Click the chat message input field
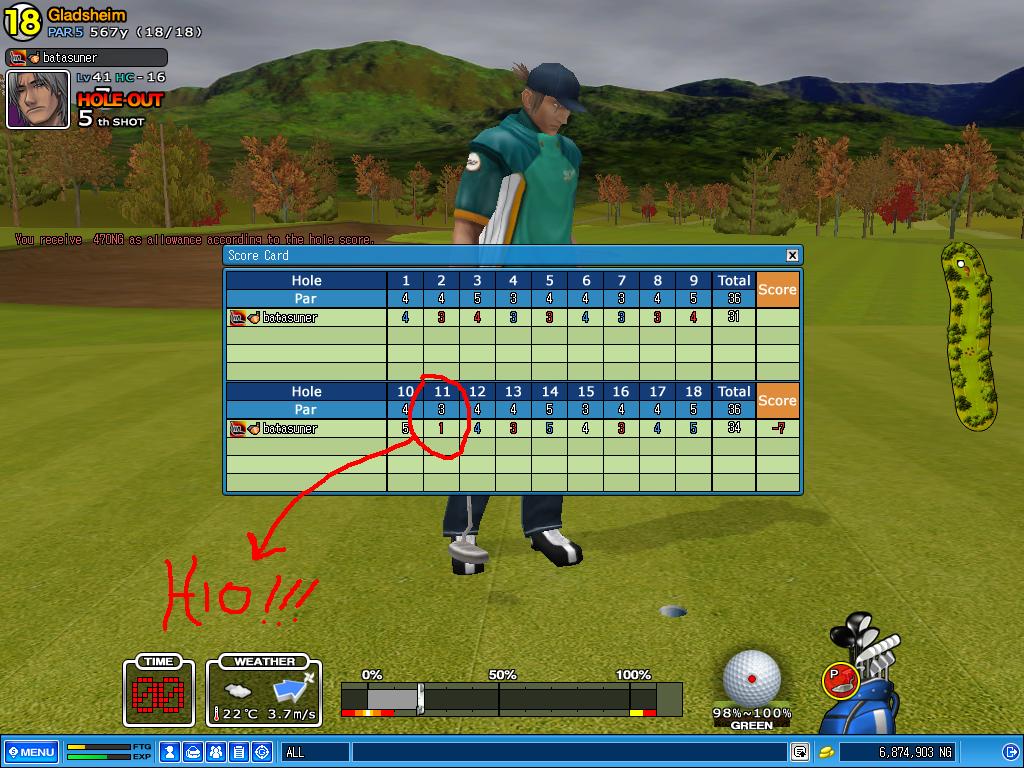This screenshot has width=1024, height=768. (x=568, y=752)
